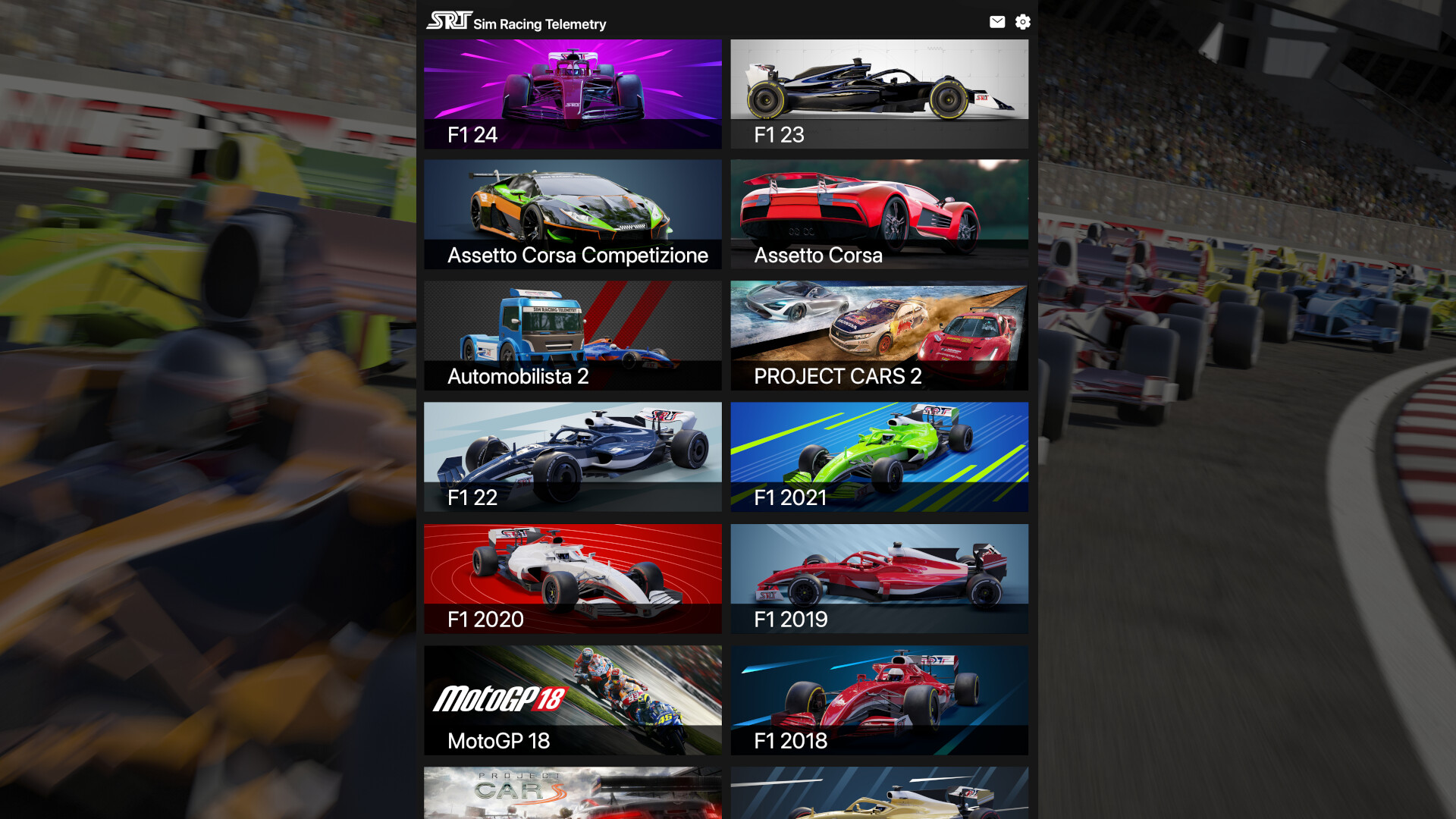Open F1 2019 telemetry
The height and width of the screenshot is (819, 1456).
click(879, 578)
